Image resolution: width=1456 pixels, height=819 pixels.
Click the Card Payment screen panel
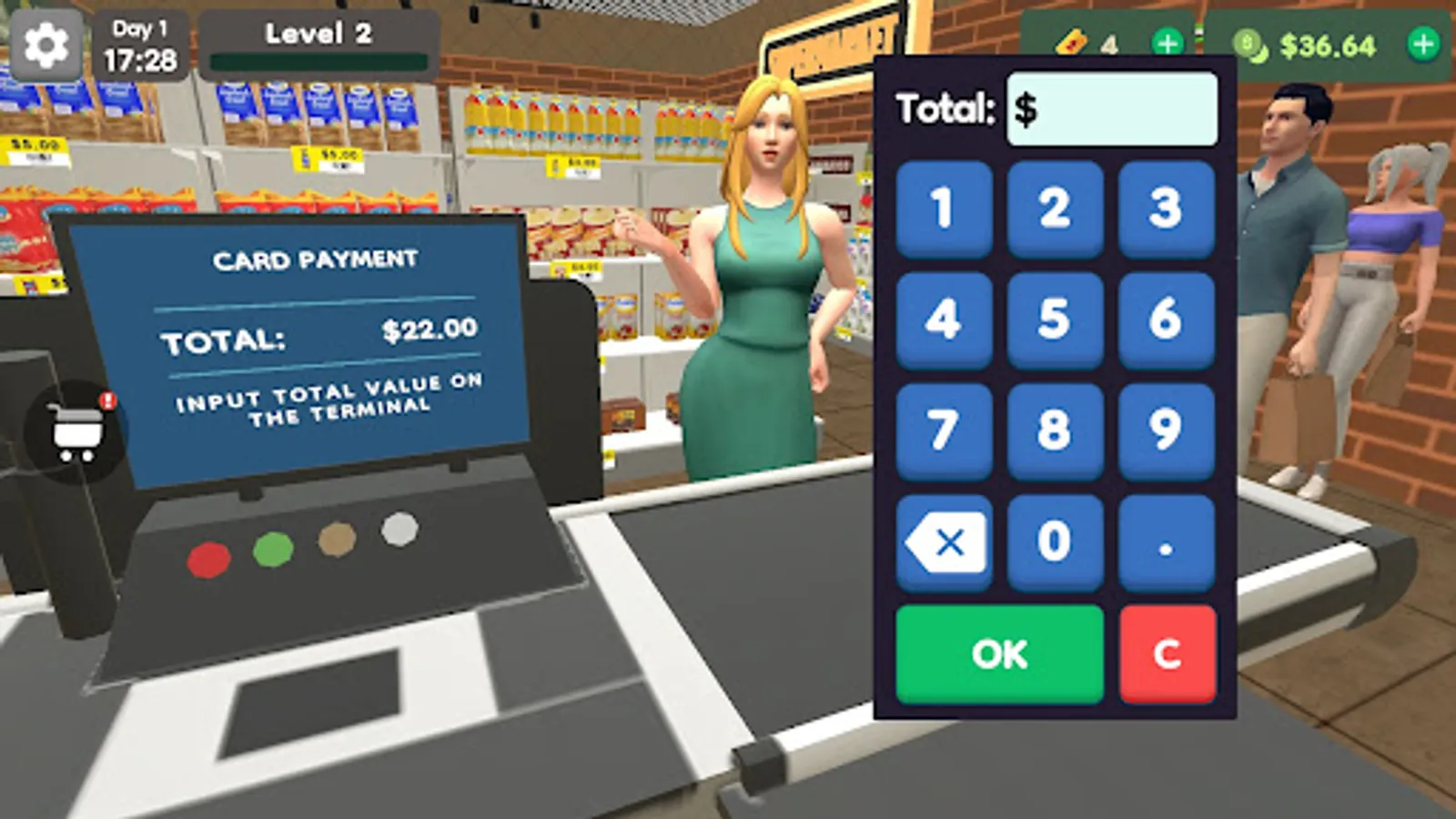309,337
